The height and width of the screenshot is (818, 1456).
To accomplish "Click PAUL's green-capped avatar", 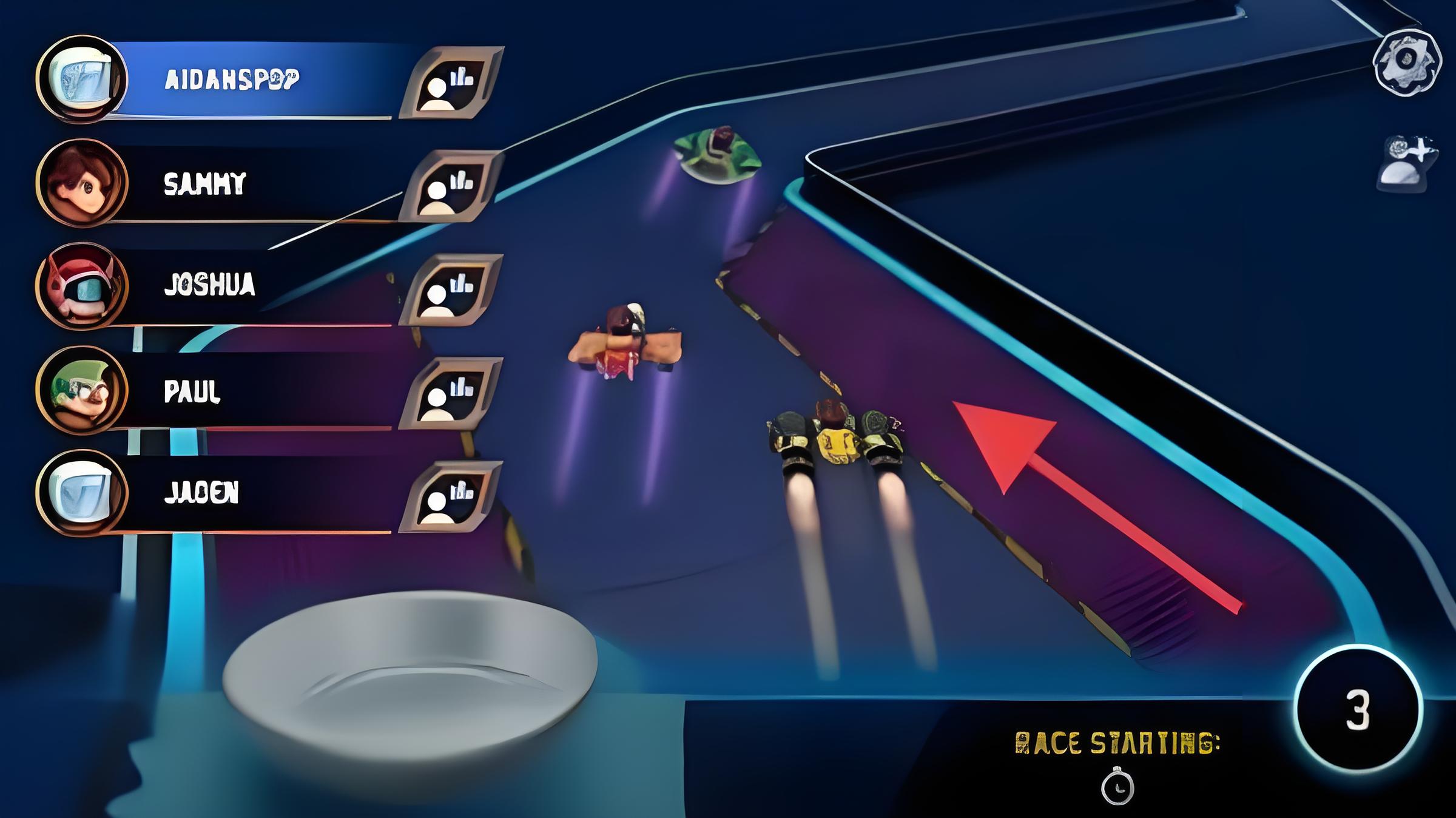I will pos(82,390).
